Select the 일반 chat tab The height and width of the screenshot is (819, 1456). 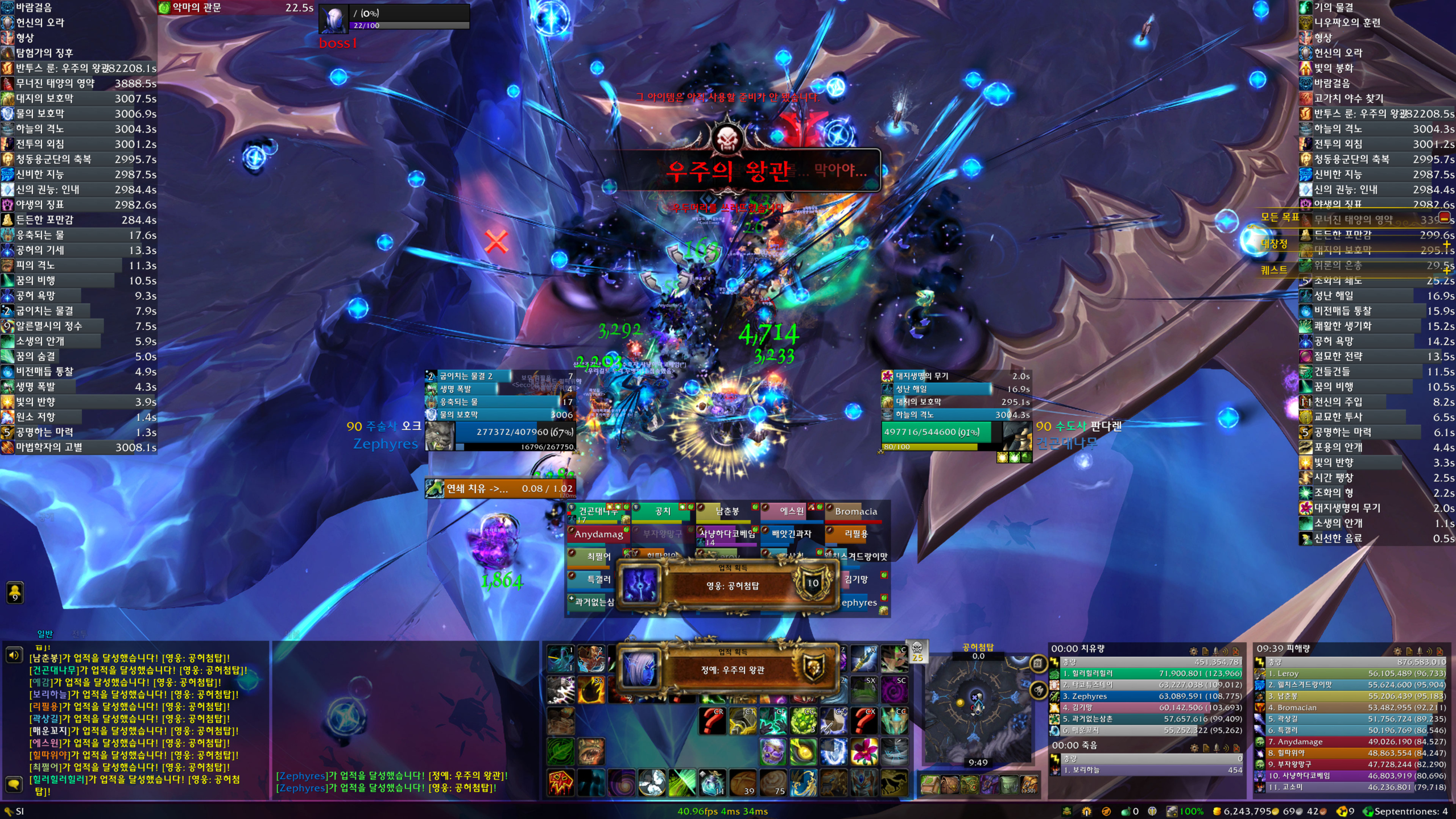pos(45,634)
